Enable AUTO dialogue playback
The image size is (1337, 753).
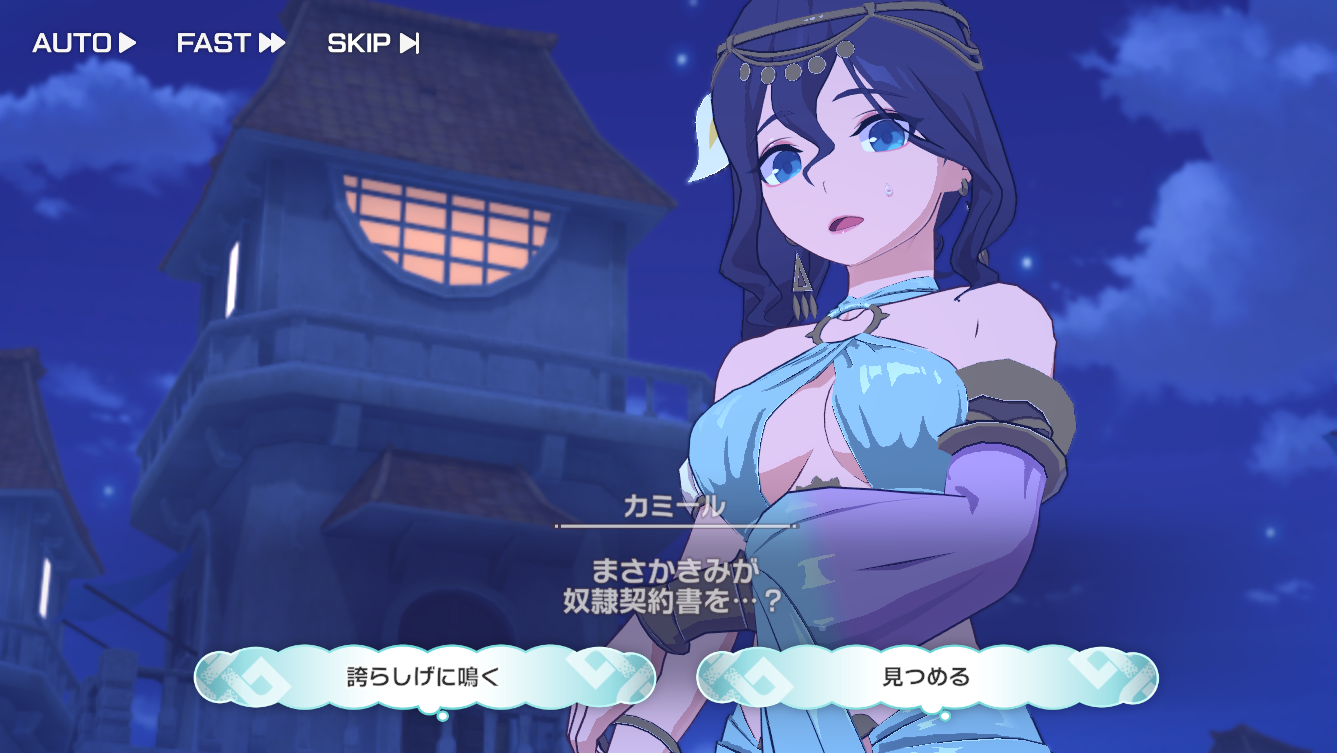click(x=84, y=43)
